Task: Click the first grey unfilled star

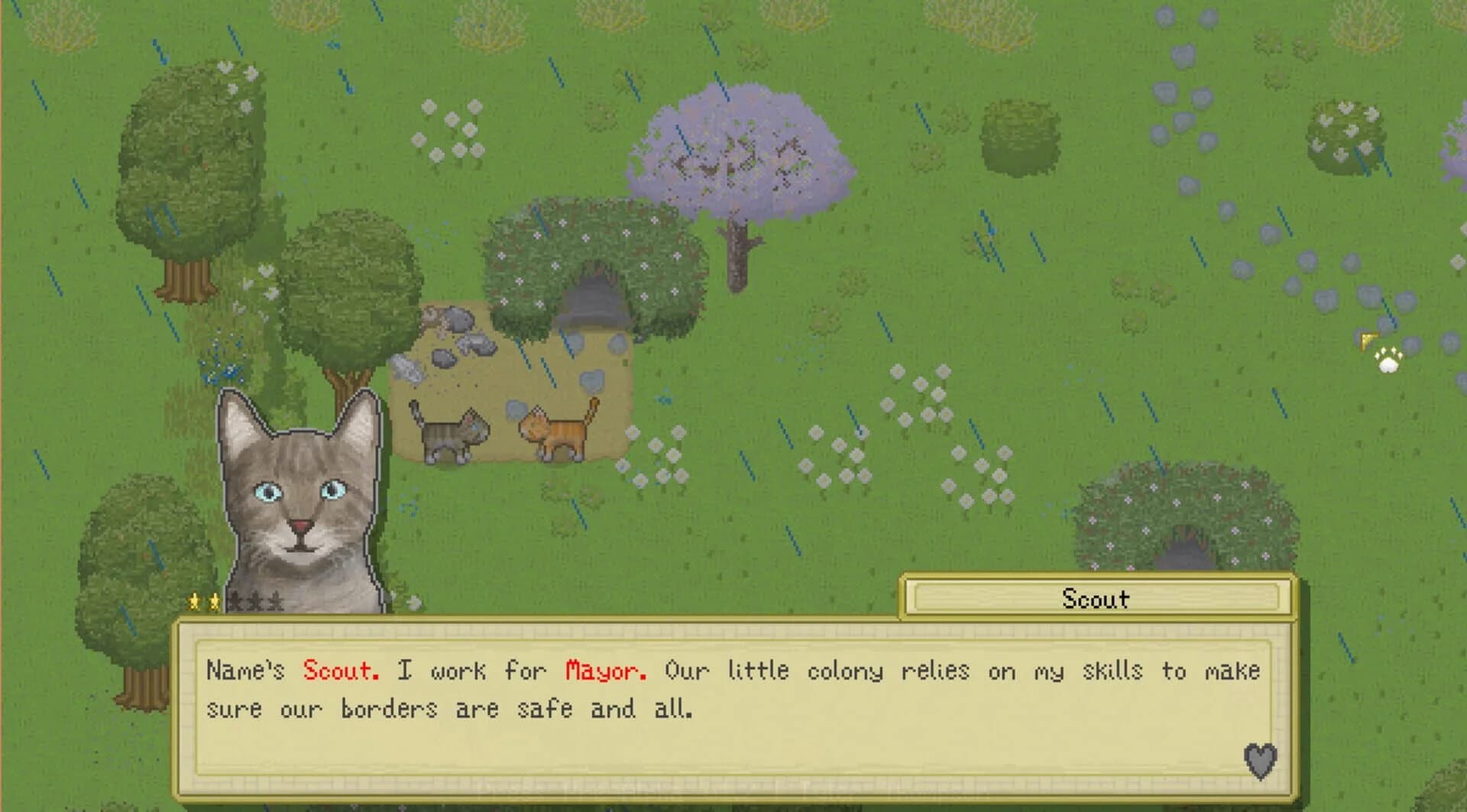Action: (236, 602)
